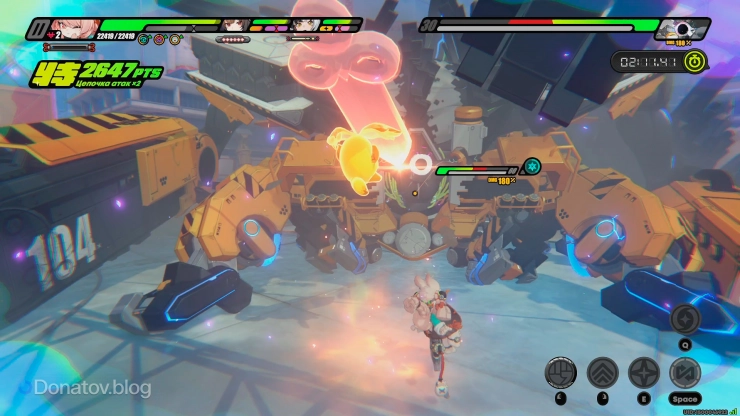Click the yellow stopwatch timer icon
Image resolution: width=740 pixels, height=416 pixels.
[x=696, y=61]
